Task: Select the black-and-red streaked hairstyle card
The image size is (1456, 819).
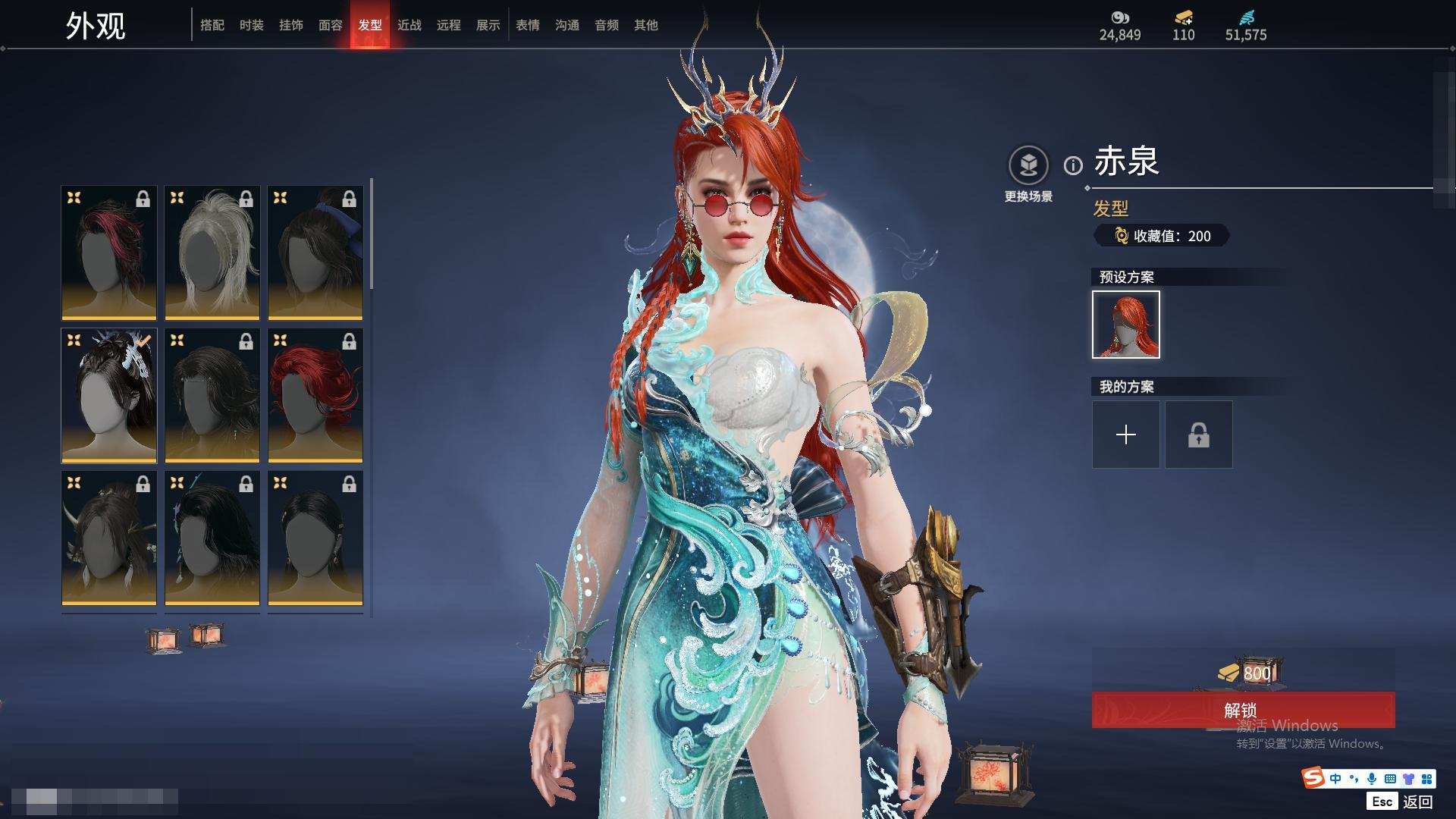Action: [x=109, y=253]
